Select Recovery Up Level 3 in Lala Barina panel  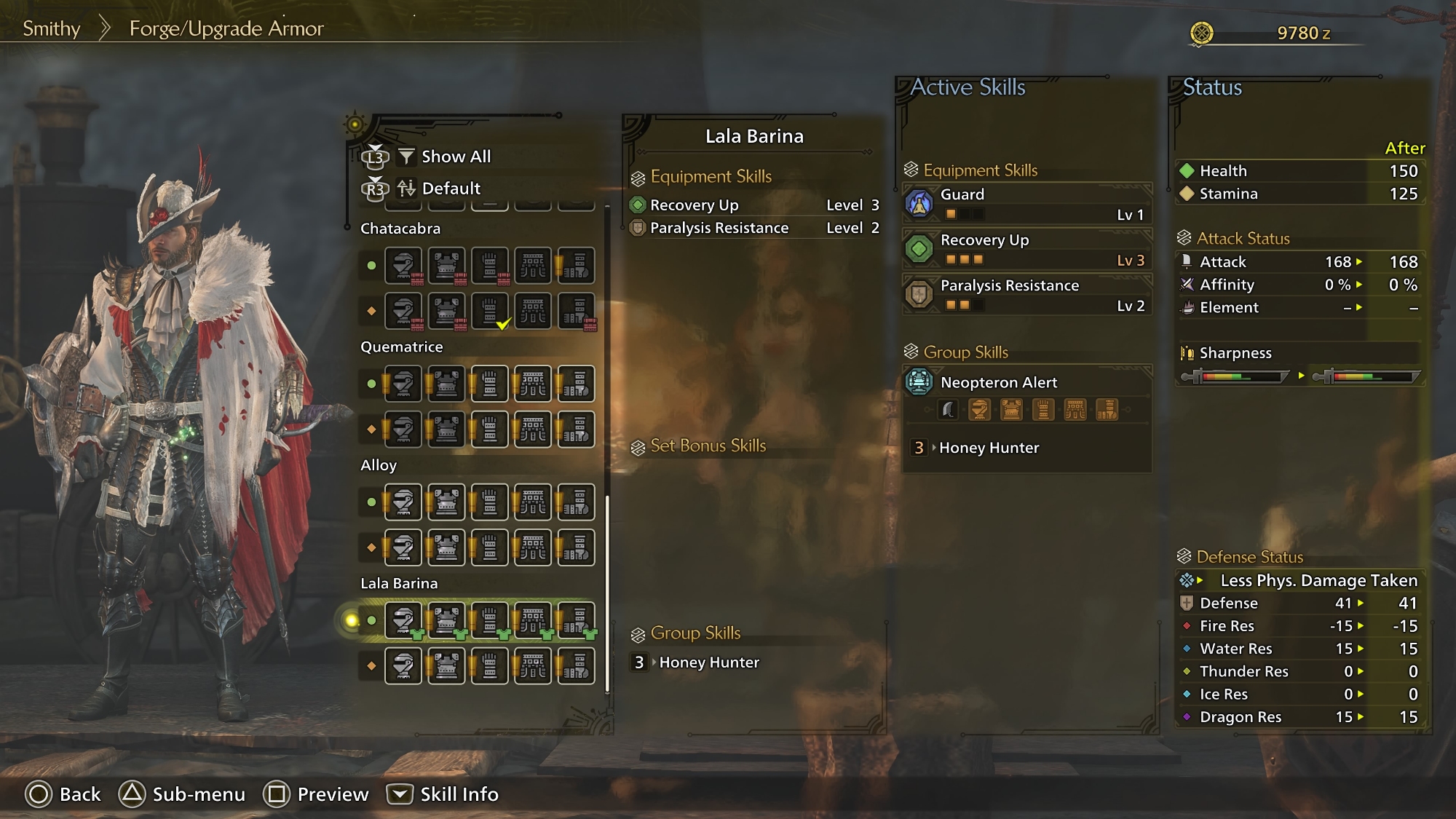pyautogui.click(x=753, y=205)
